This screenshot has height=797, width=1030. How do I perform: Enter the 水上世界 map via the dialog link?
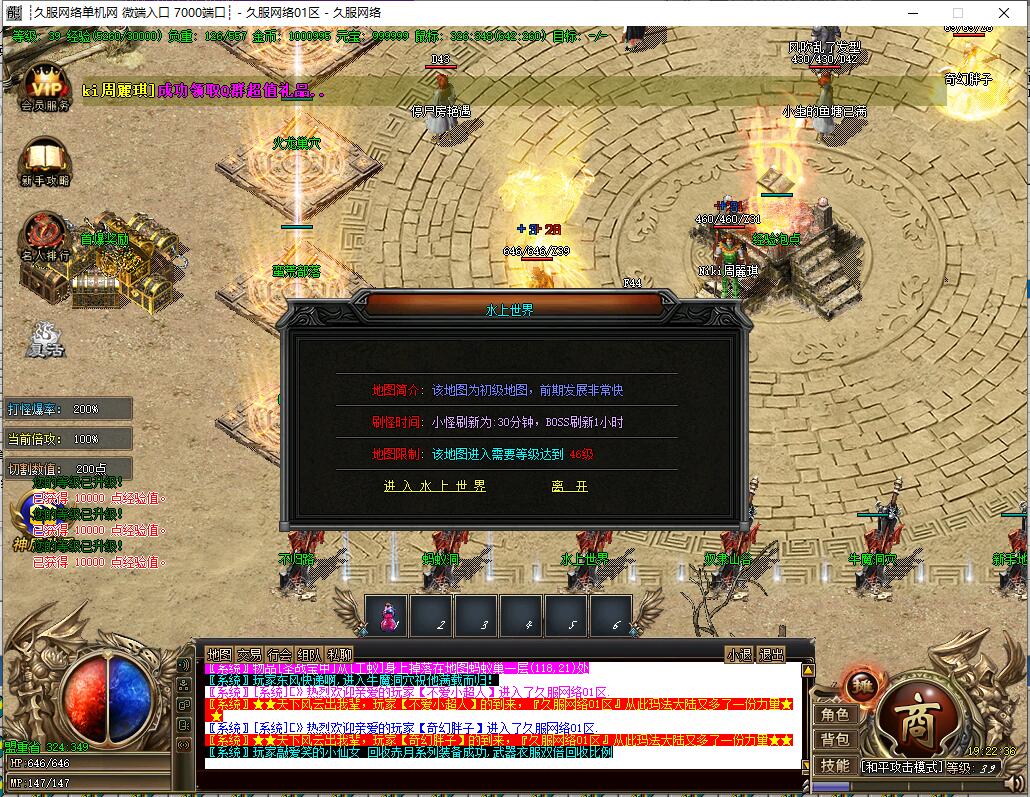pyautogui.click(x=435, y=486)
